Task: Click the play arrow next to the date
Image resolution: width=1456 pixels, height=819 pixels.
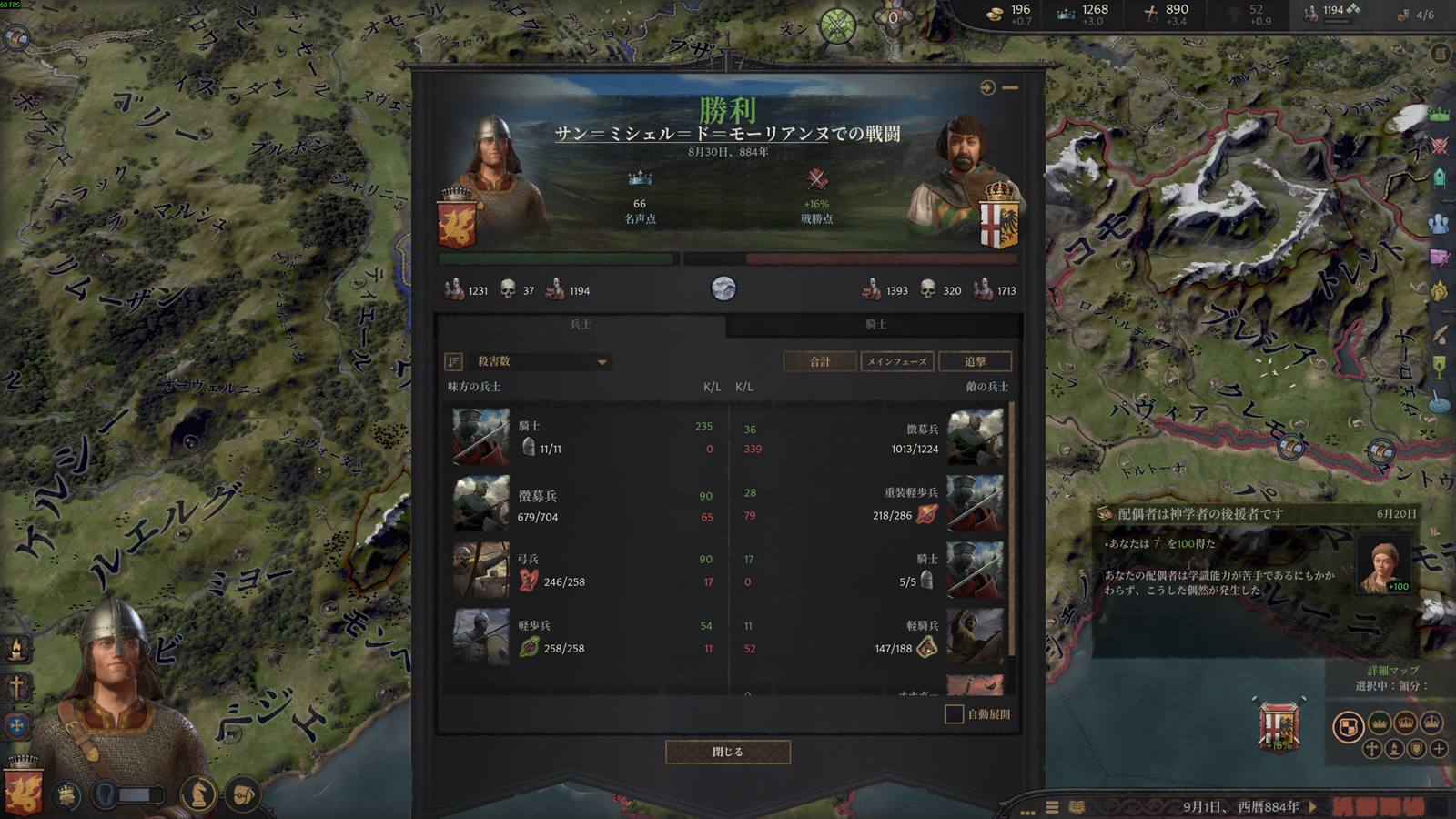Action: (x=1312, y=806)
